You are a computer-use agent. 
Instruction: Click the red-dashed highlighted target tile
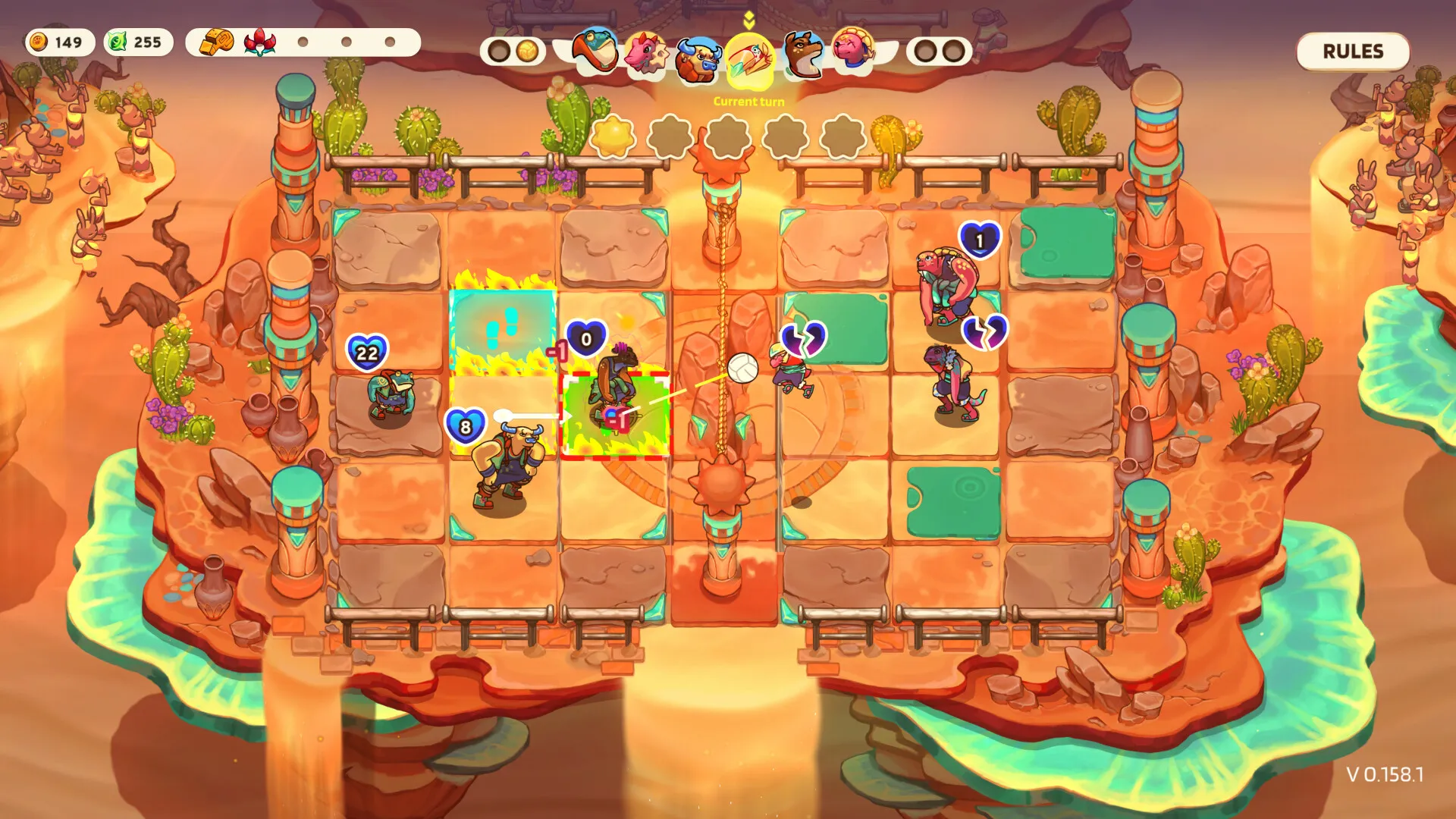(617, 416)
